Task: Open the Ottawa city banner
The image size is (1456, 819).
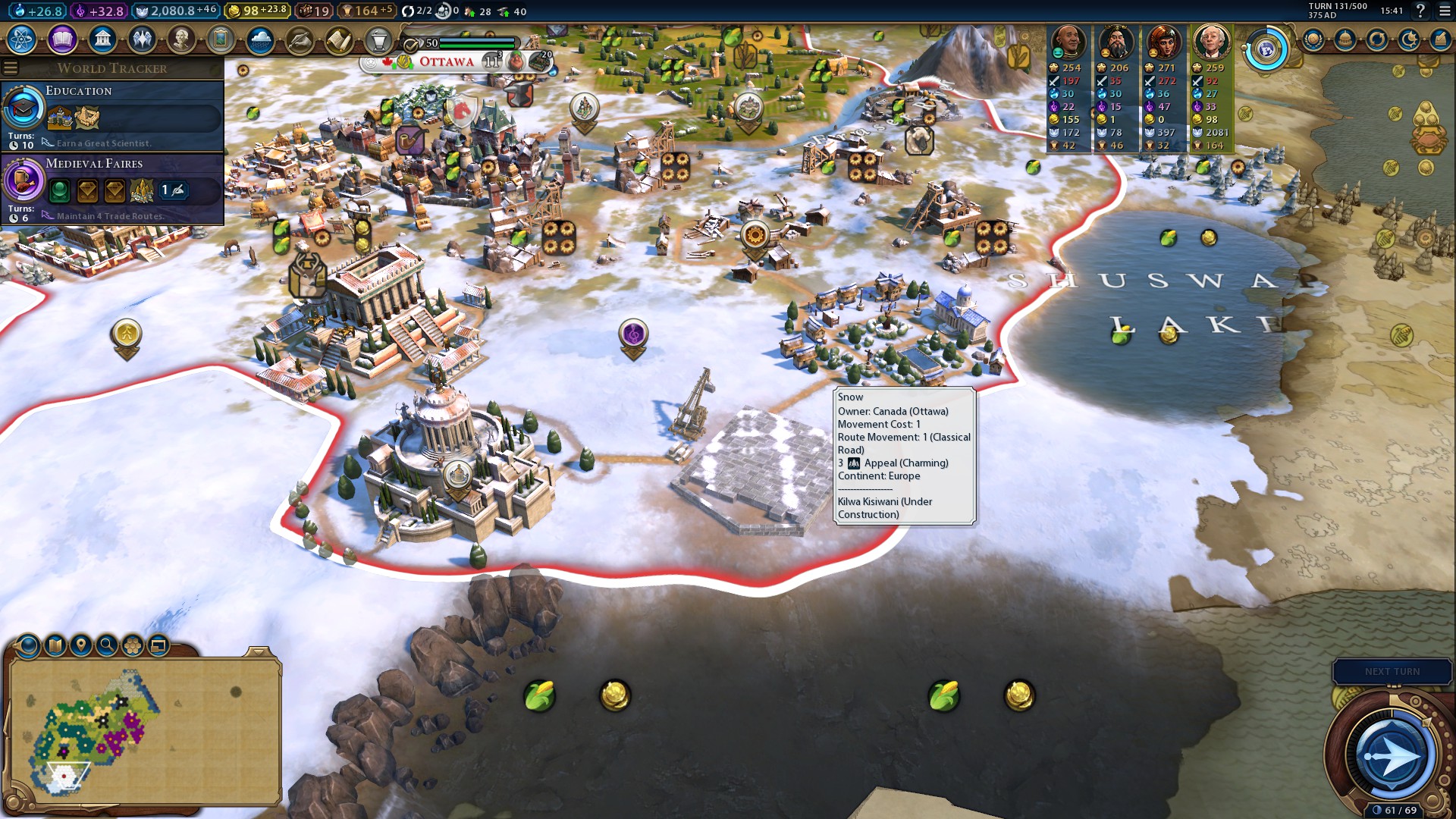Action: pos(446,62)
